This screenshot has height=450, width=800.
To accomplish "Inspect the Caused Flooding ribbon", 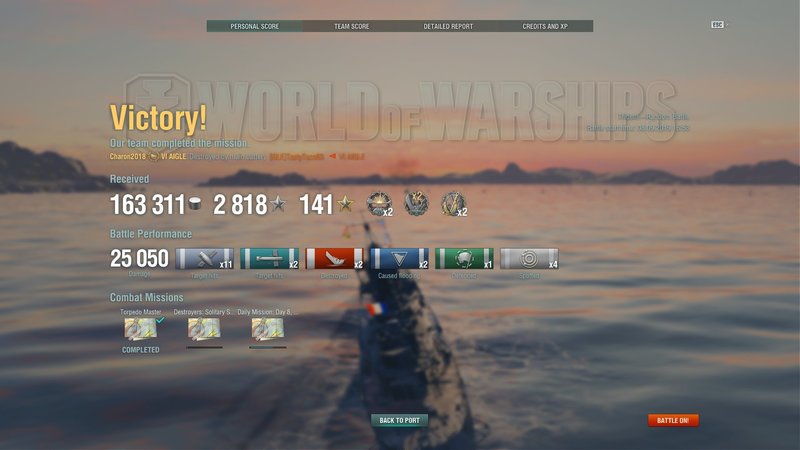I will (x=399, y=259).
